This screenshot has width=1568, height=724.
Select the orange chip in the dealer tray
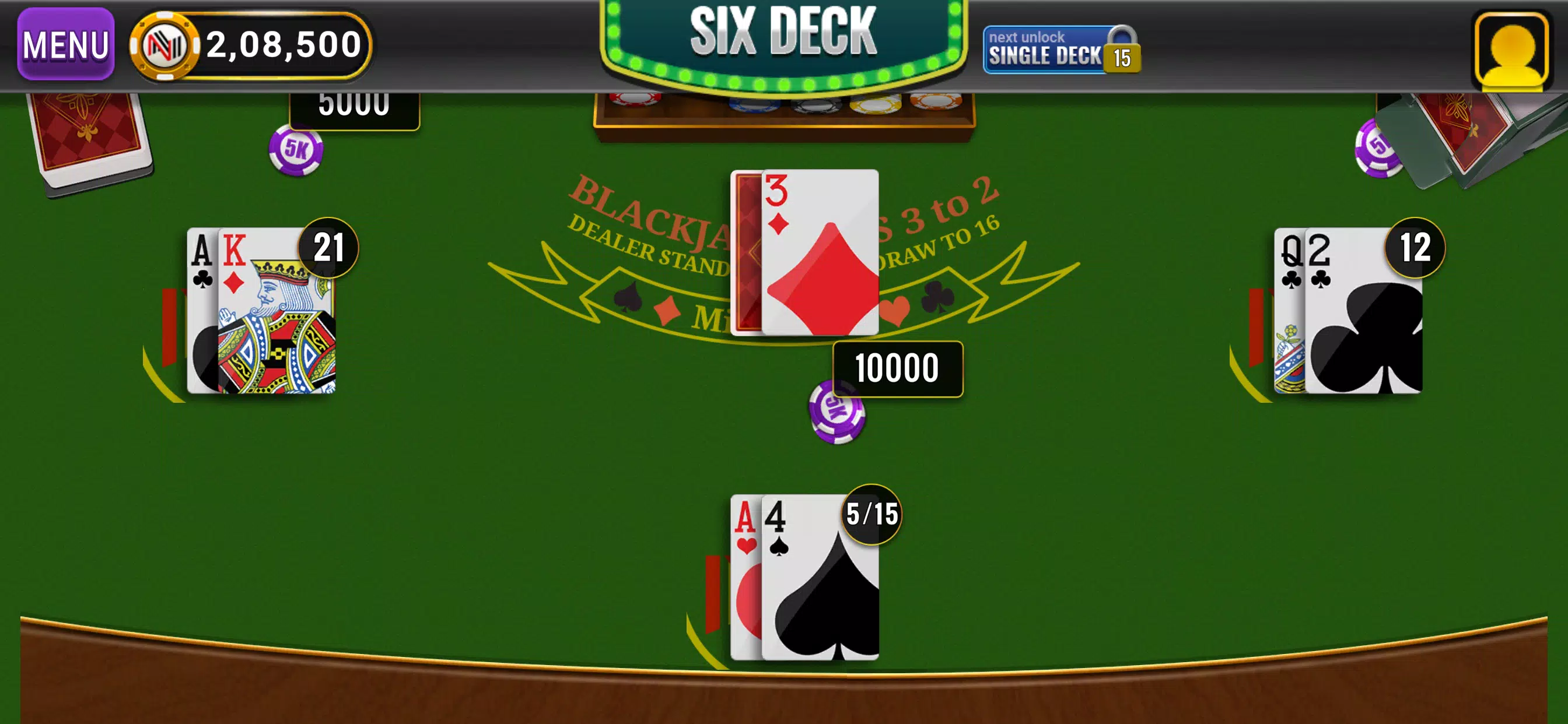point(940,103)
